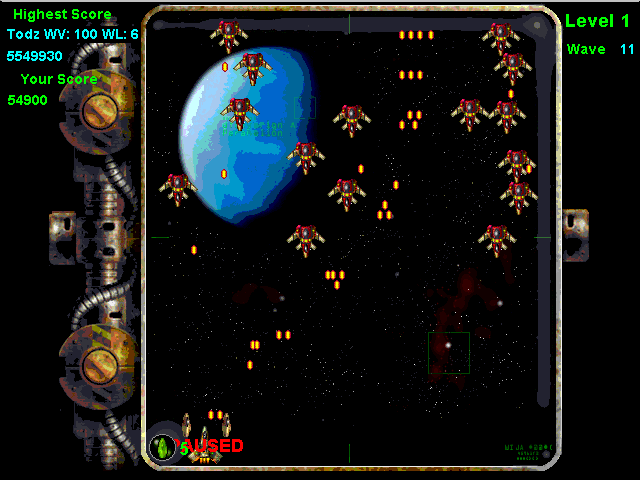Click the green ship lives icon
Viewport: 640px width, 480px height.
tap(162, 446)
